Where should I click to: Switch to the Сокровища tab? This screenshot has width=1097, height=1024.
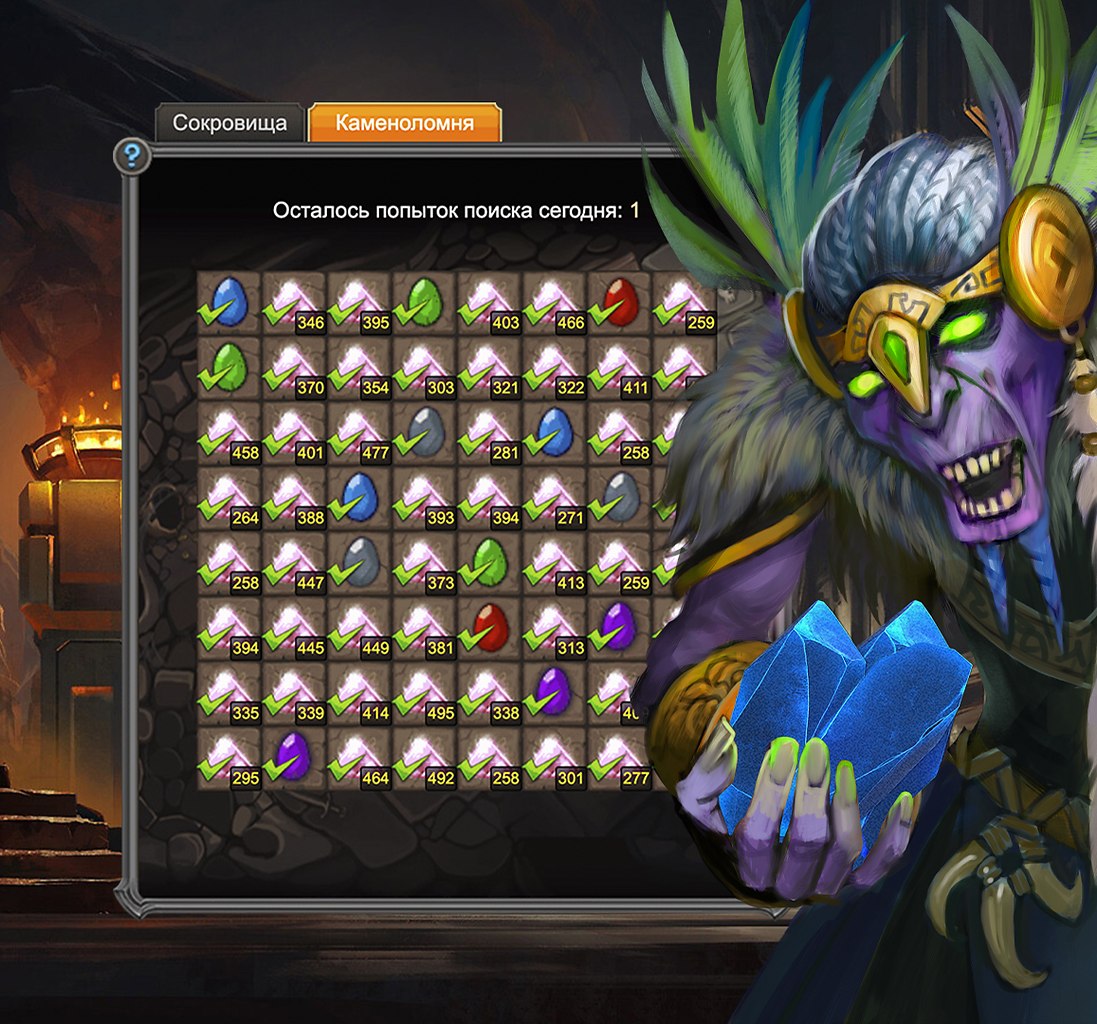click(229, 123)
